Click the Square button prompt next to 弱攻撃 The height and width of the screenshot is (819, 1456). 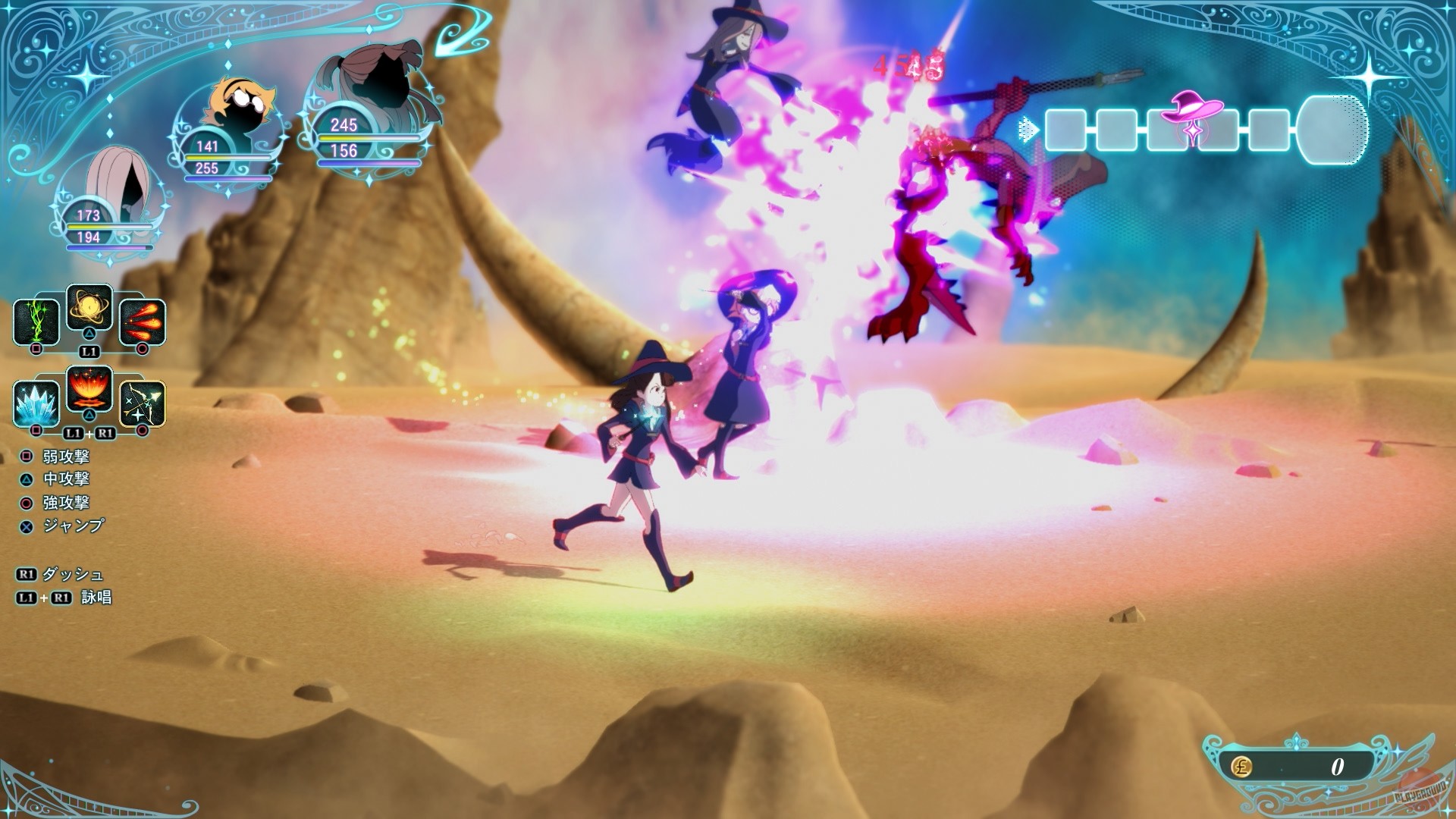[x=27, y=458]
